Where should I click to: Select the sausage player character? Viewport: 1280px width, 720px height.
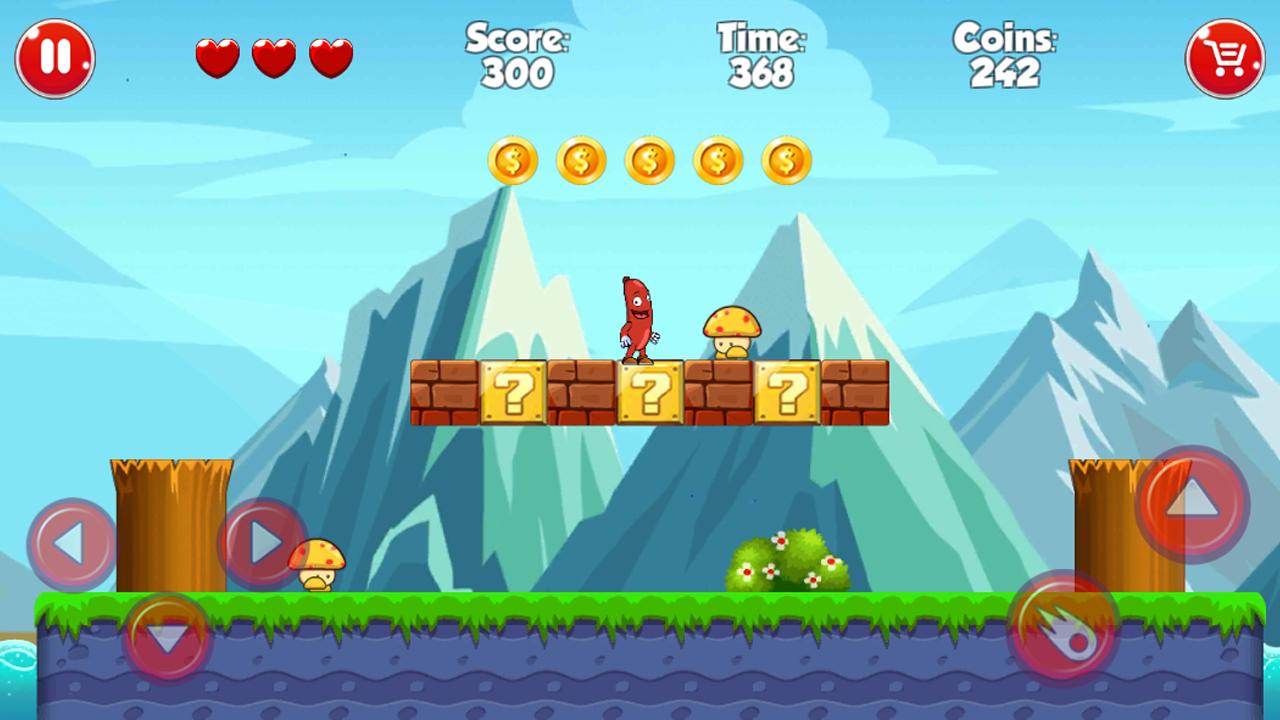pyautogui.click(x=638, y=315)
